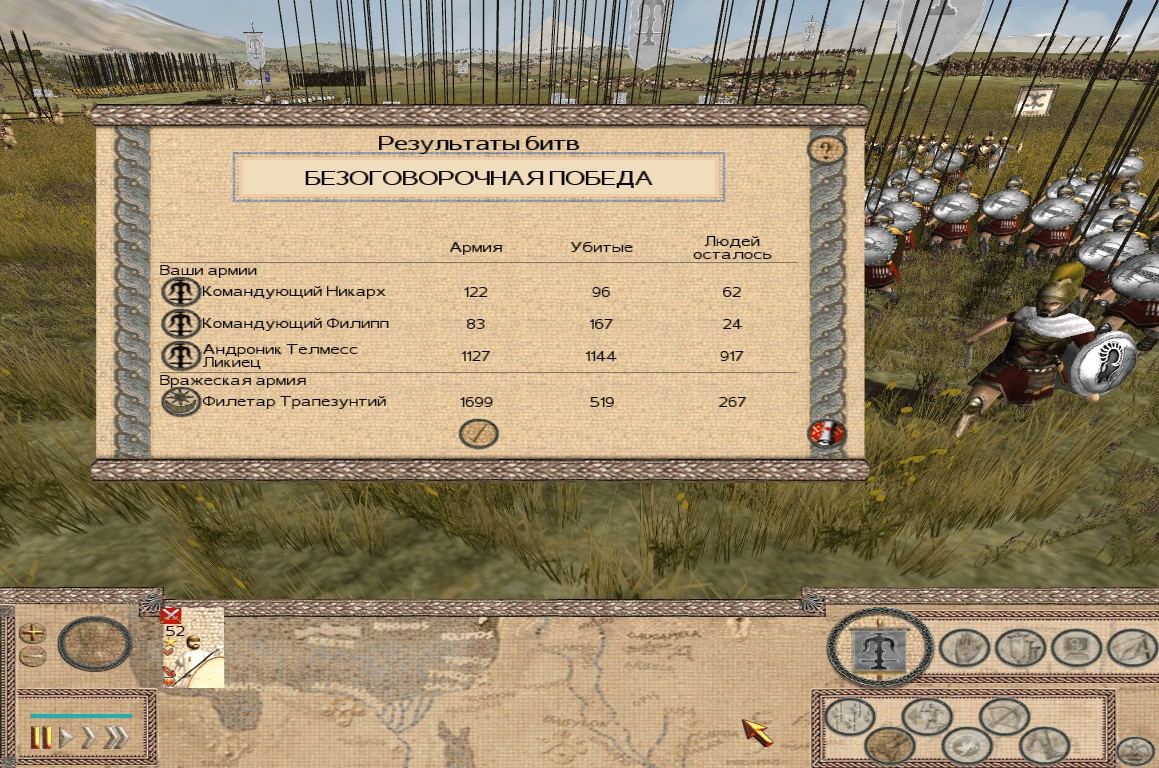This screenshot has height=768, width=1159.
Task: Click the red scroll icon in results panel
Action: click(826, 434)
